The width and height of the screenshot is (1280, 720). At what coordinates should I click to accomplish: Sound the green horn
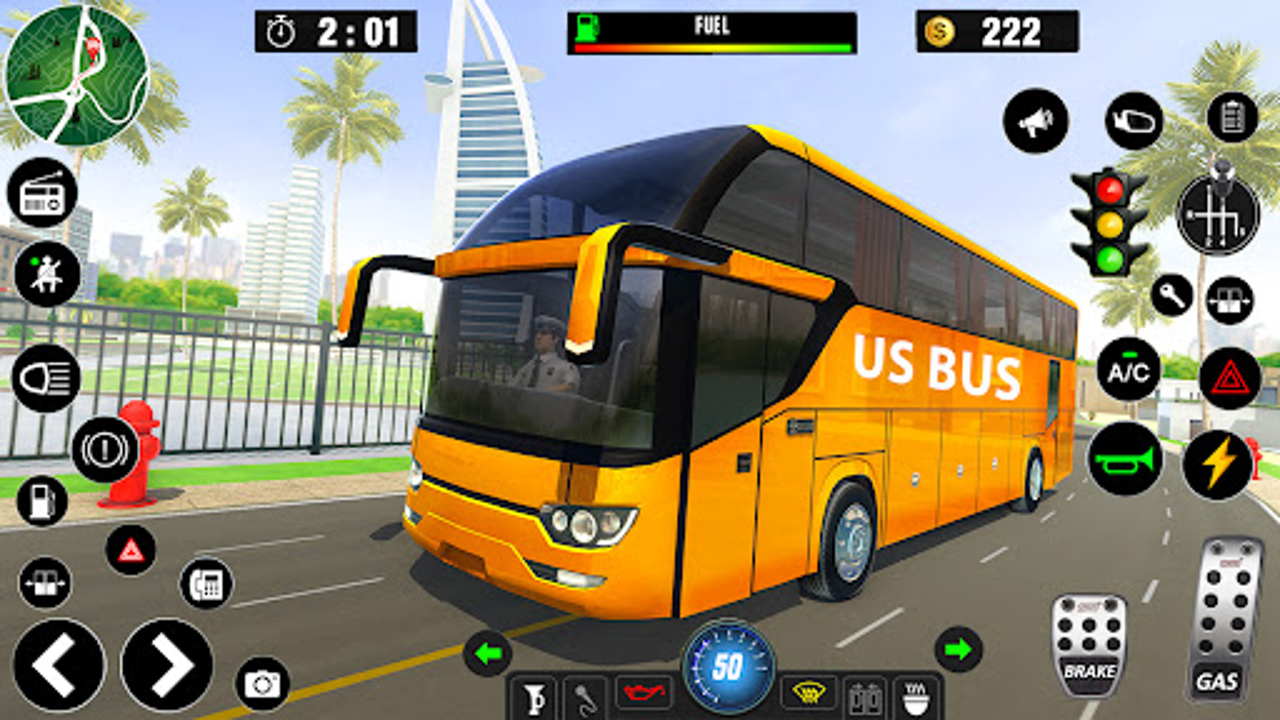pos(1125,460)
